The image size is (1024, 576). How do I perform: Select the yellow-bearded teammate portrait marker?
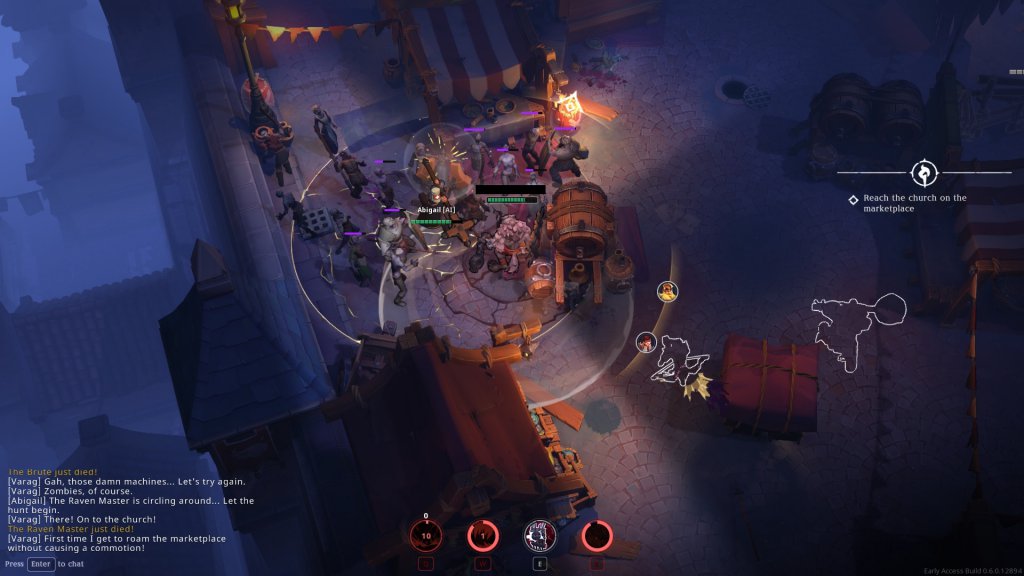click(x=667, y=291)
